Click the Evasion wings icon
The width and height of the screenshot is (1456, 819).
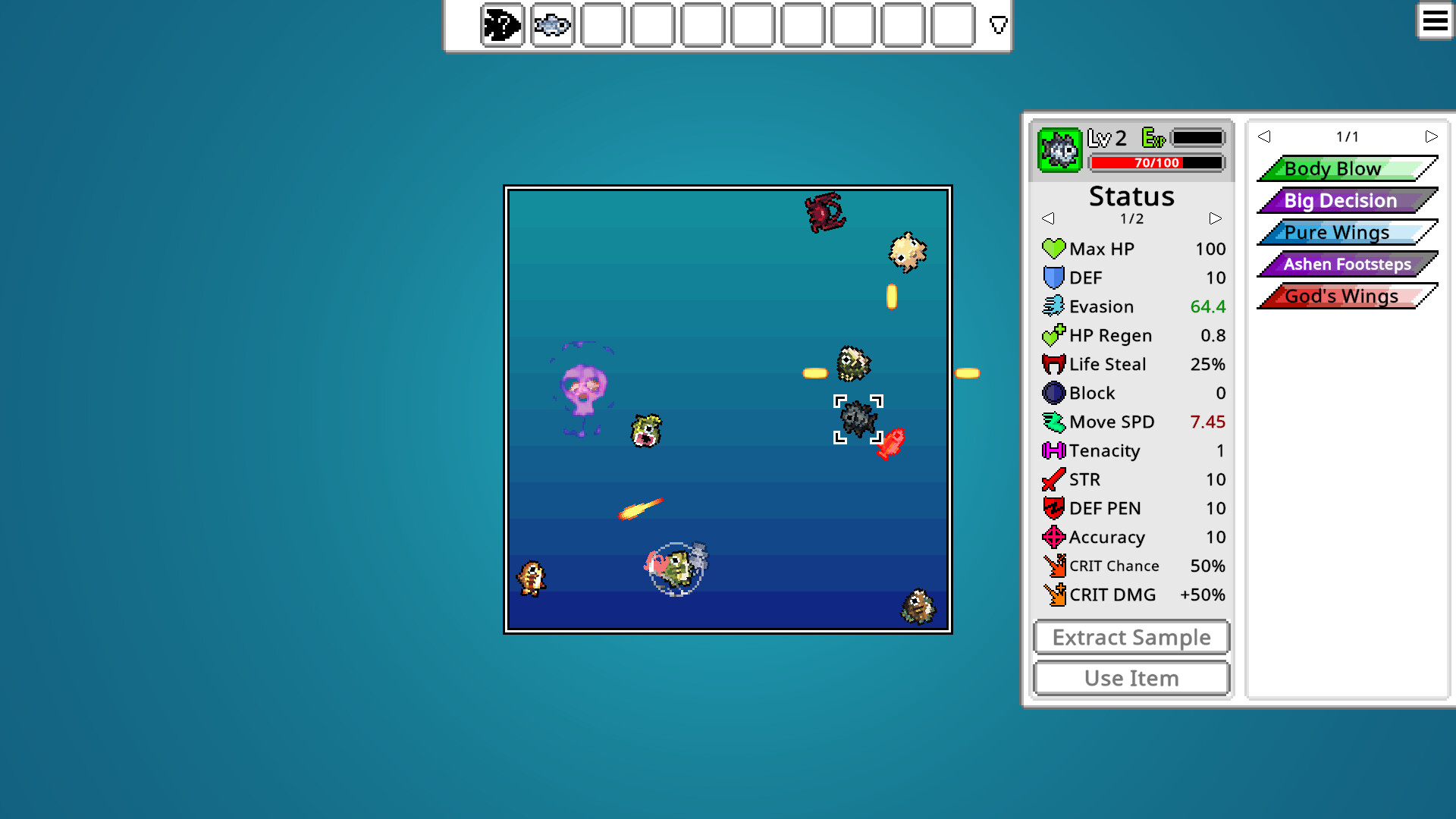[1053, 306]
